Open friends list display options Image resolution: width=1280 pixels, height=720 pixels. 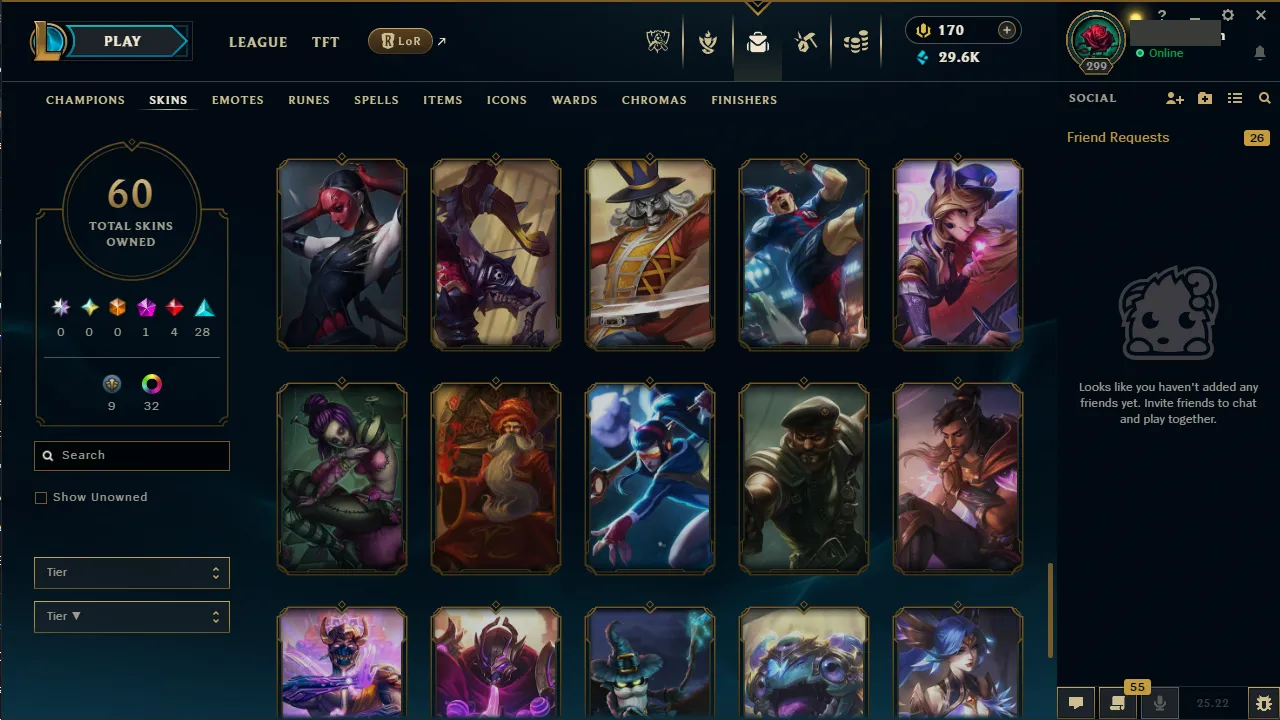coord(1235,98)
